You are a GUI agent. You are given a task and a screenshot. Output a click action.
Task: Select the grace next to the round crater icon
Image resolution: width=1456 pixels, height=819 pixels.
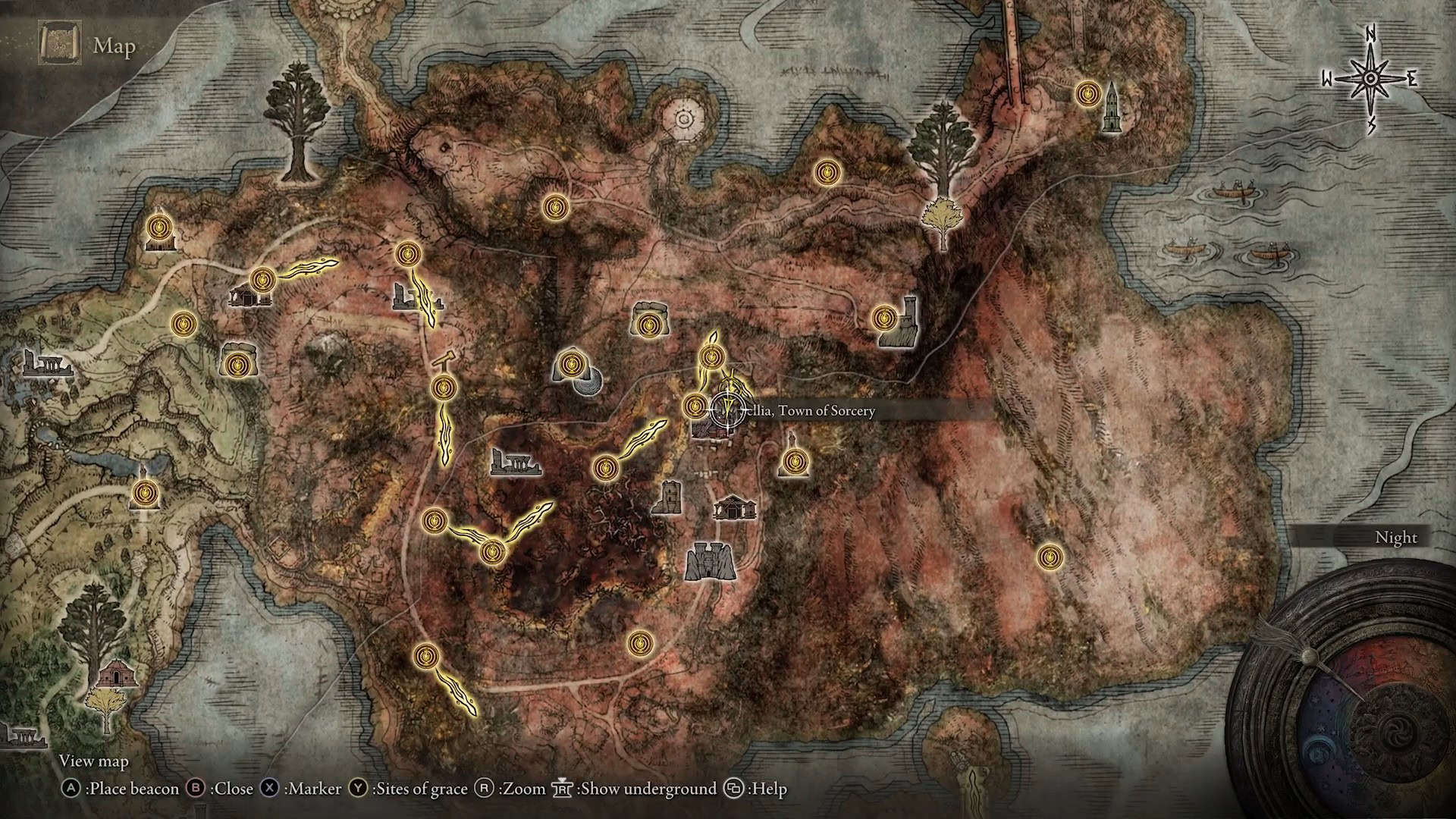point(570,366)
